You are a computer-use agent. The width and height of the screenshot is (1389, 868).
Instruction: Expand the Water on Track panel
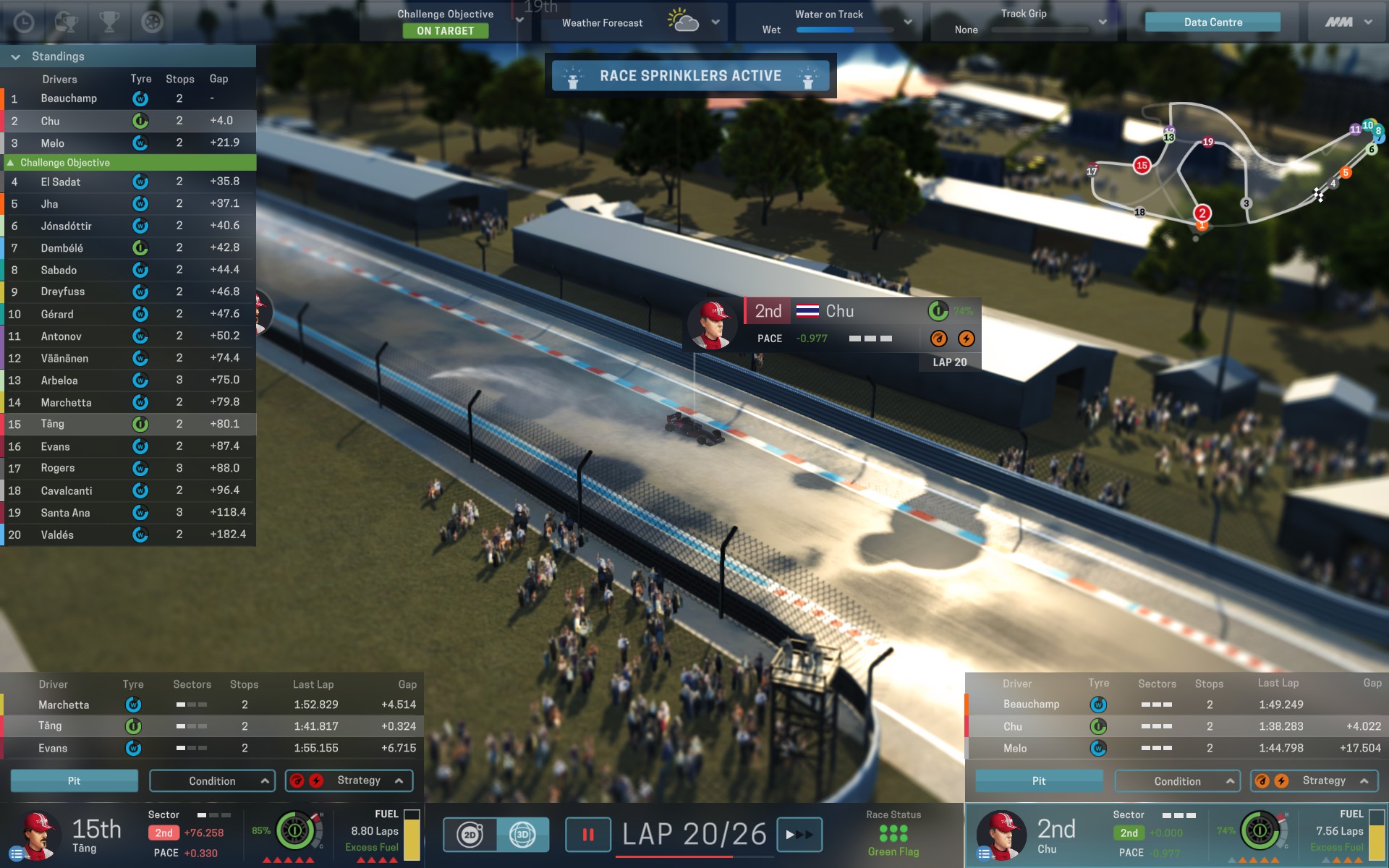pyautogui.click(x=908, y=22)
